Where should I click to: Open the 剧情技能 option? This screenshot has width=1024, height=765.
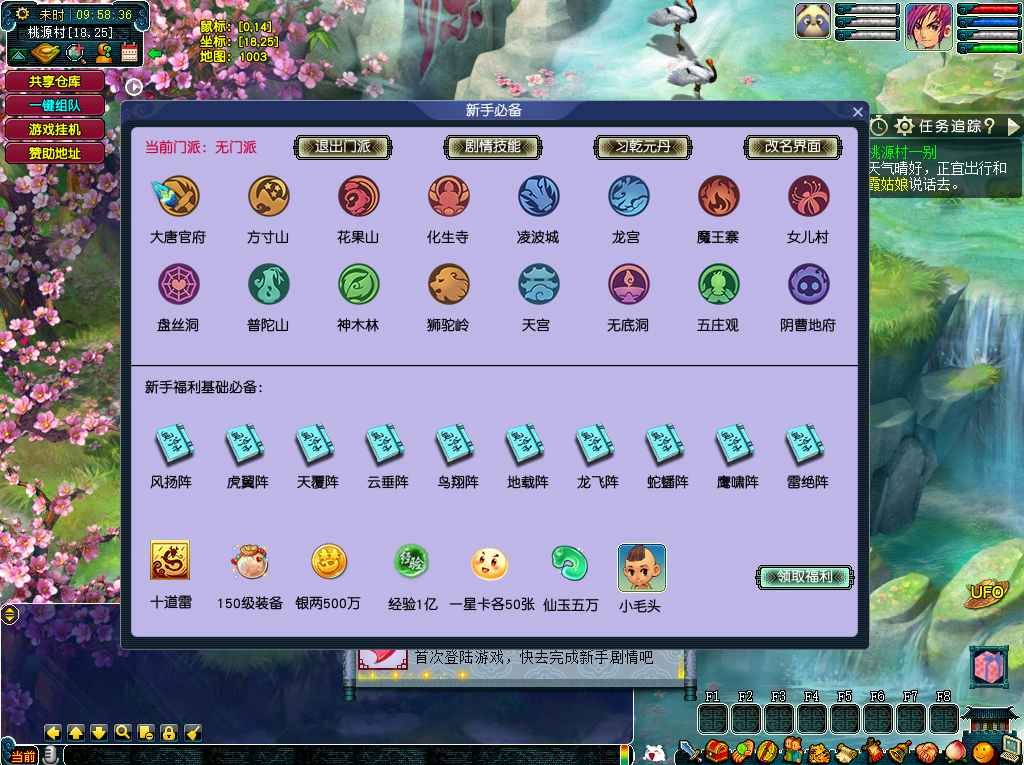[x=493, y=147]
